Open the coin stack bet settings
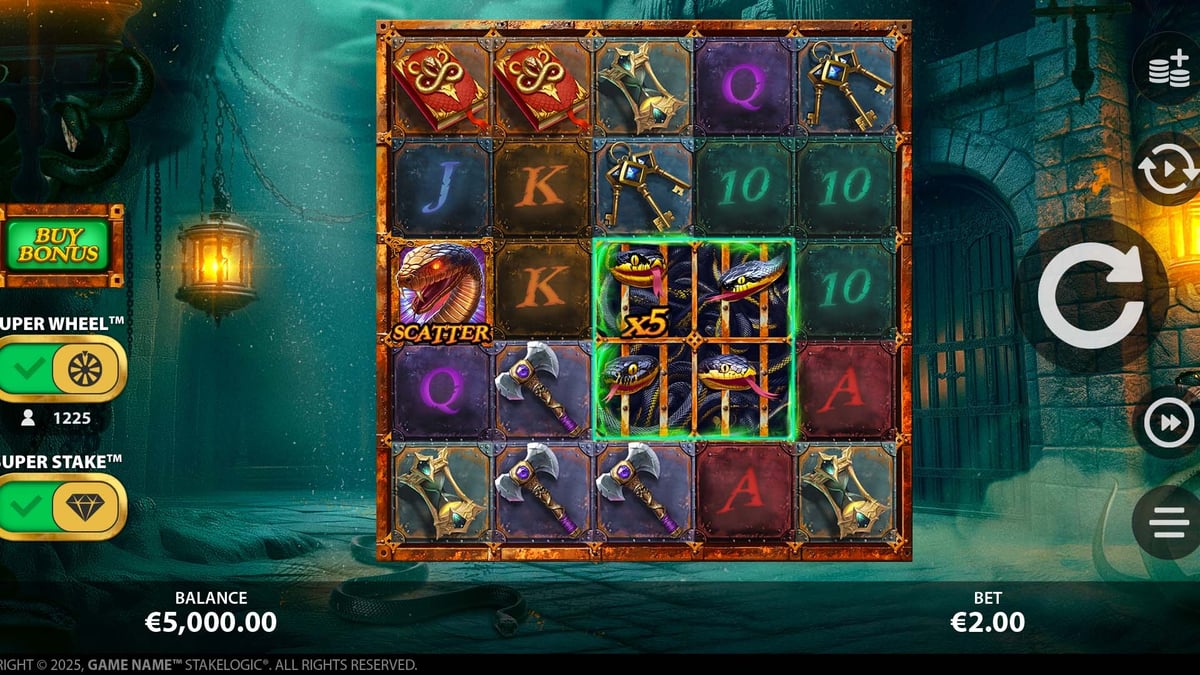 tap(1167, 70)
